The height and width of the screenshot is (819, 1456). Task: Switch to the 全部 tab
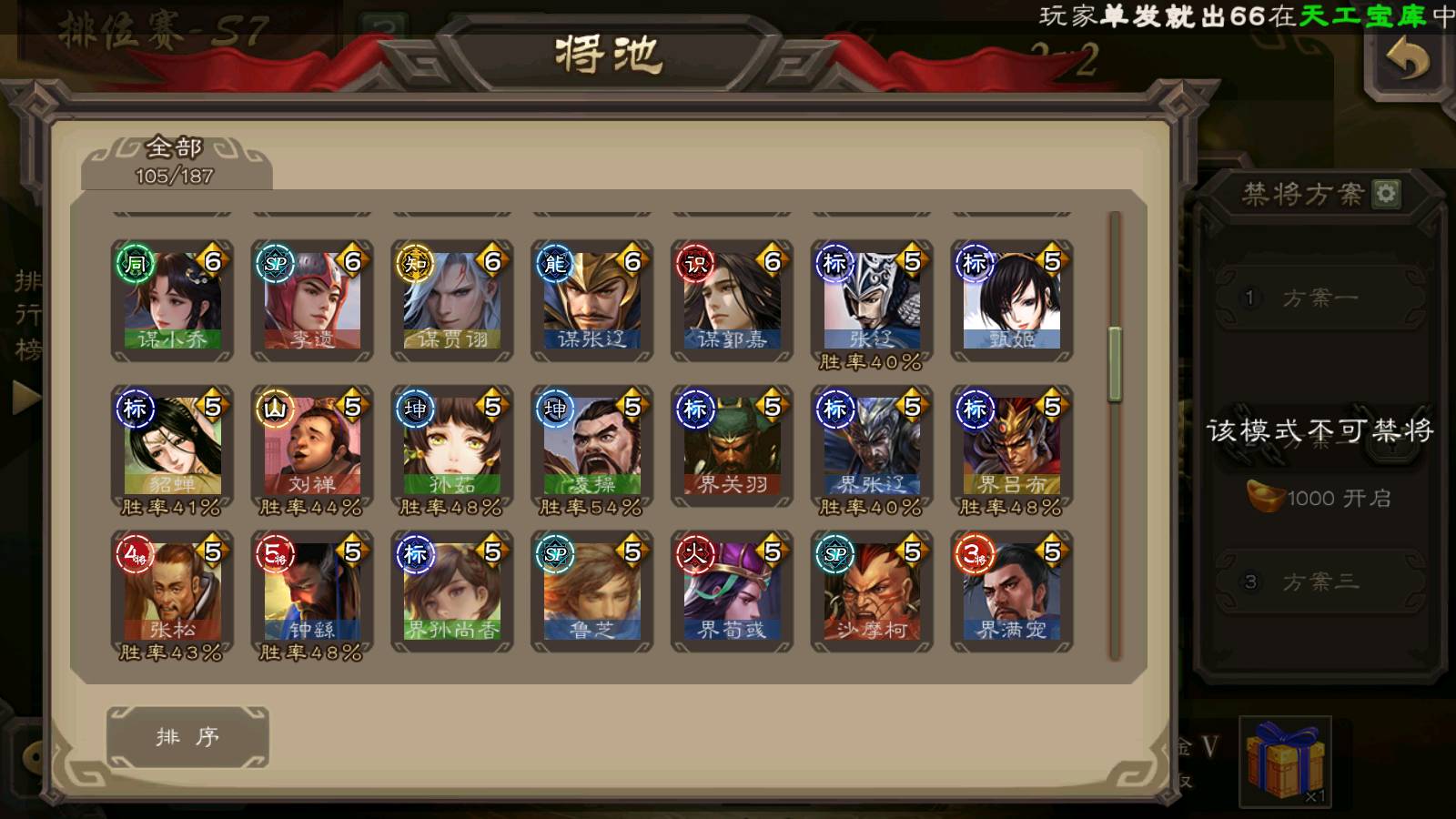pyautogui.click(x=175, y=160)
